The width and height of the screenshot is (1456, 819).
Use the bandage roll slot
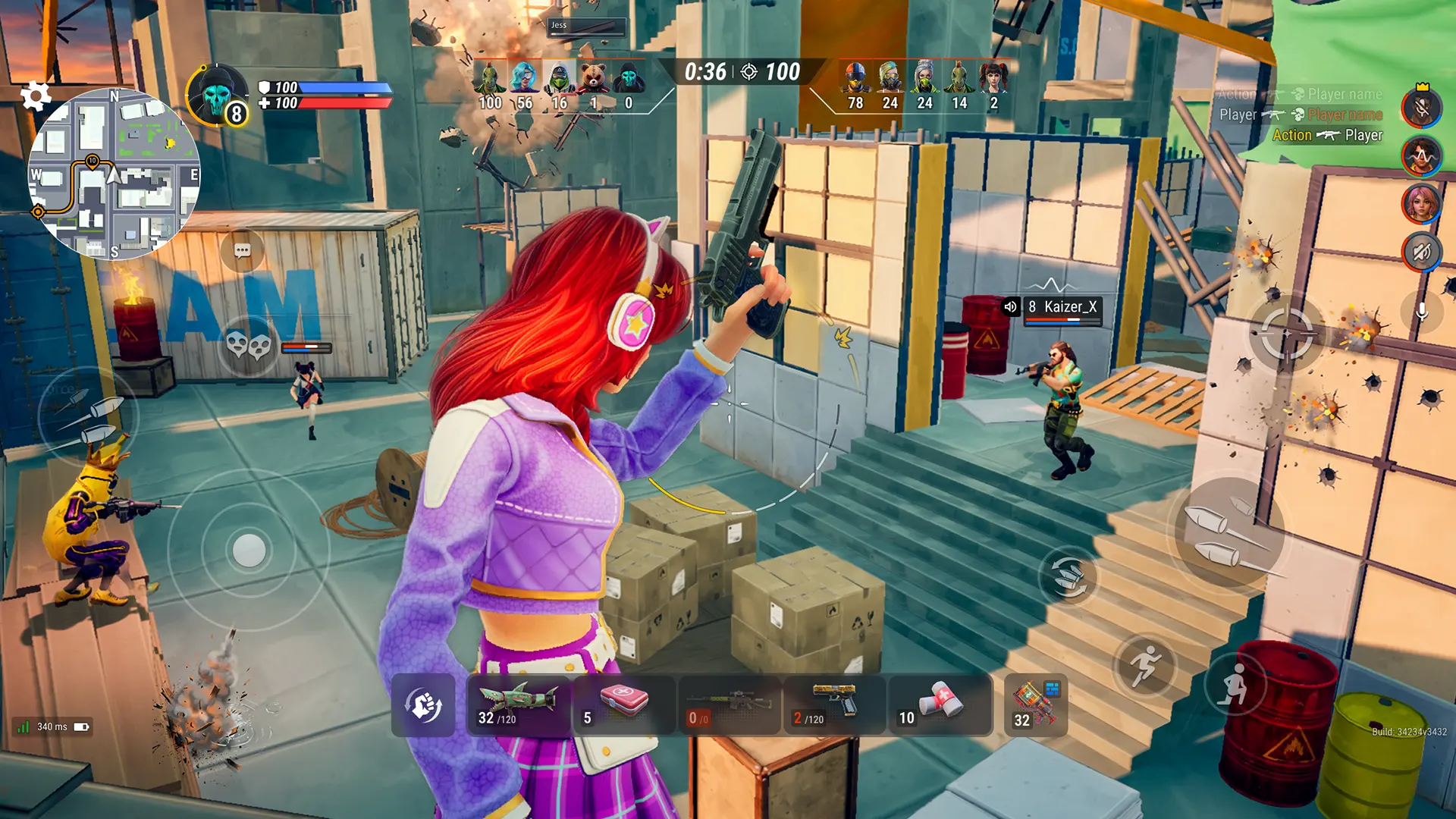[x=940, y=705]
